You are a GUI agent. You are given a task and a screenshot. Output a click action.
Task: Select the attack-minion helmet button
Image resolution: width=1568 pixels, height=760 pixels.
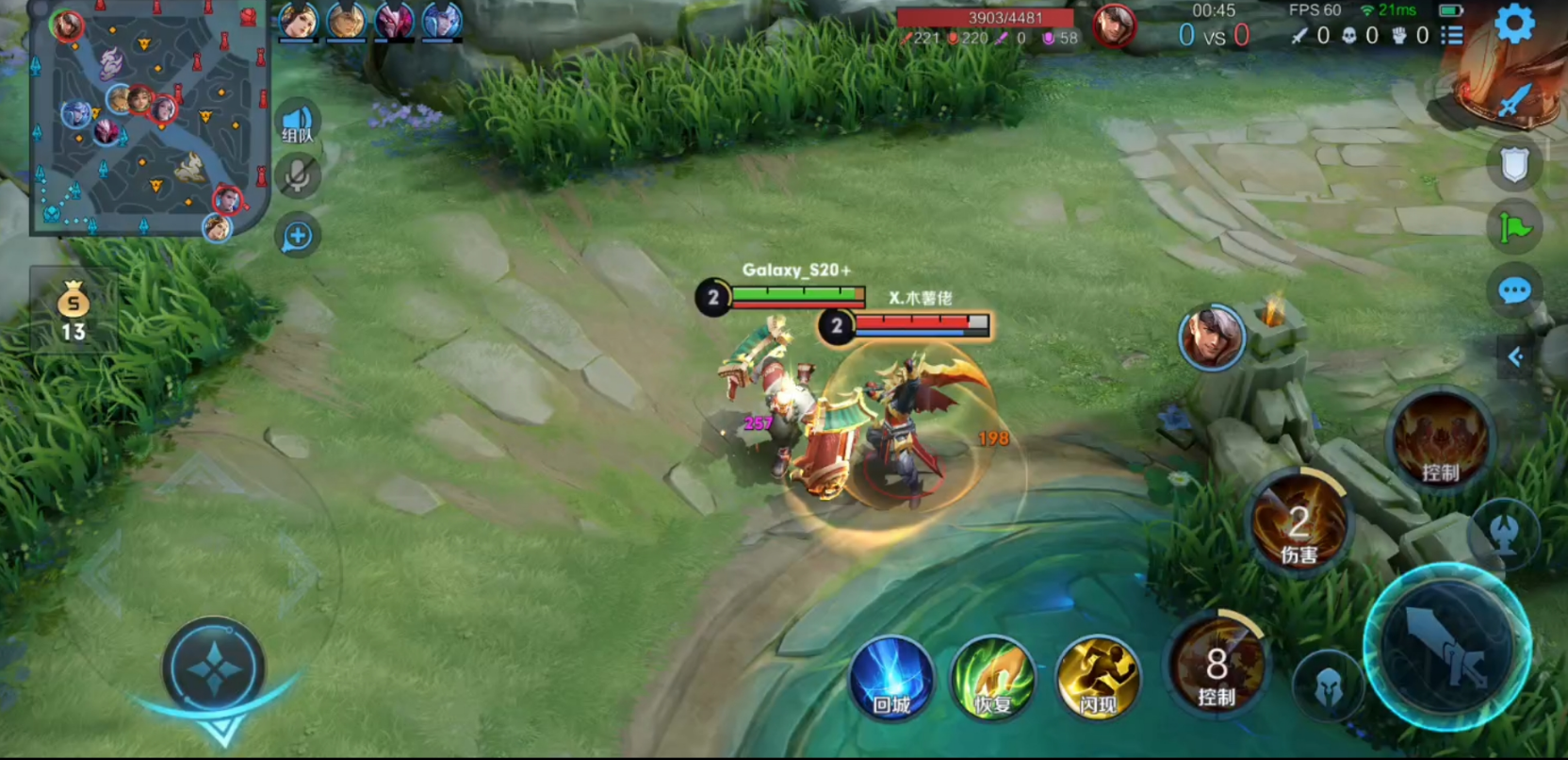click(1329, 686)
